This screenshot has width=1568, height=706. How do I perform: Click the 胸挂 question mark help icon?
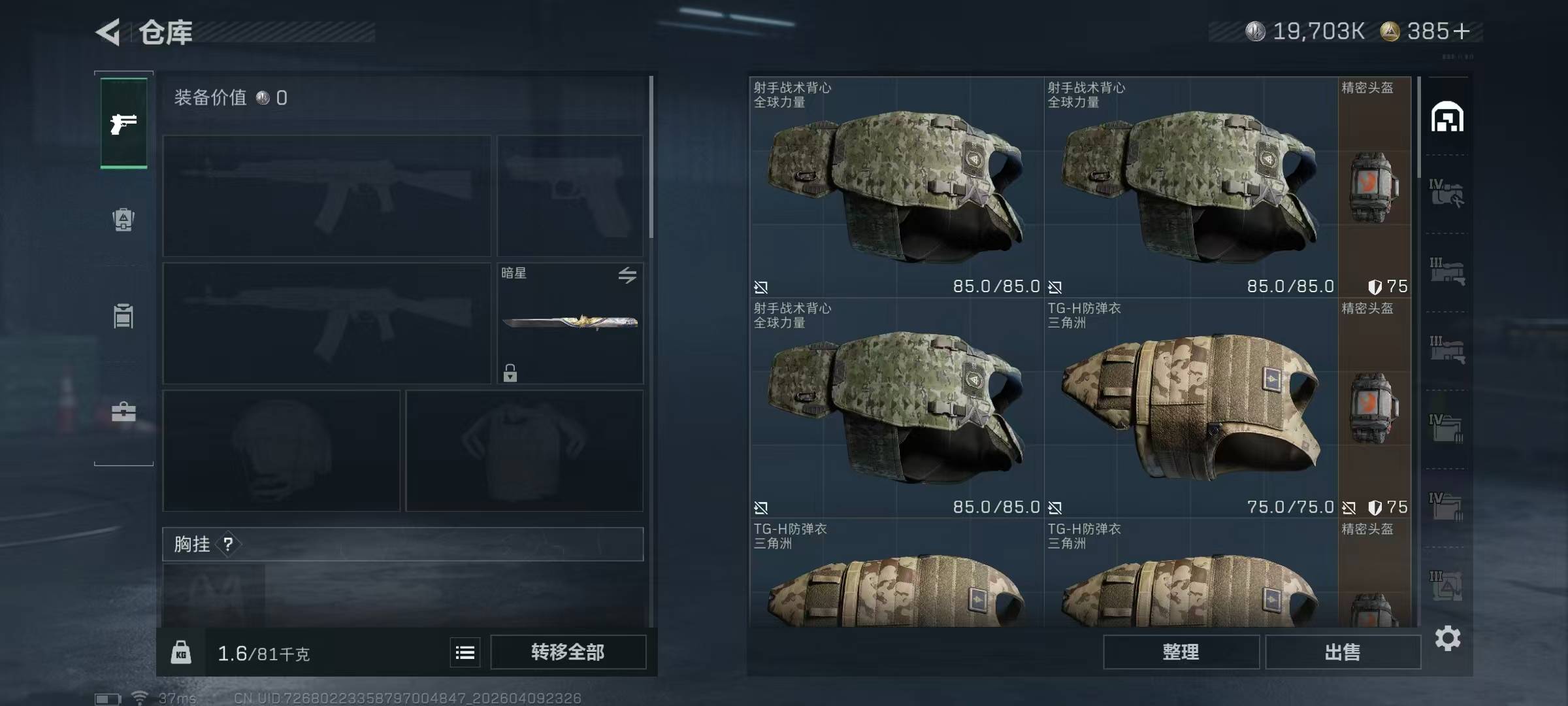pyautogui.click(x=228, y=544)
